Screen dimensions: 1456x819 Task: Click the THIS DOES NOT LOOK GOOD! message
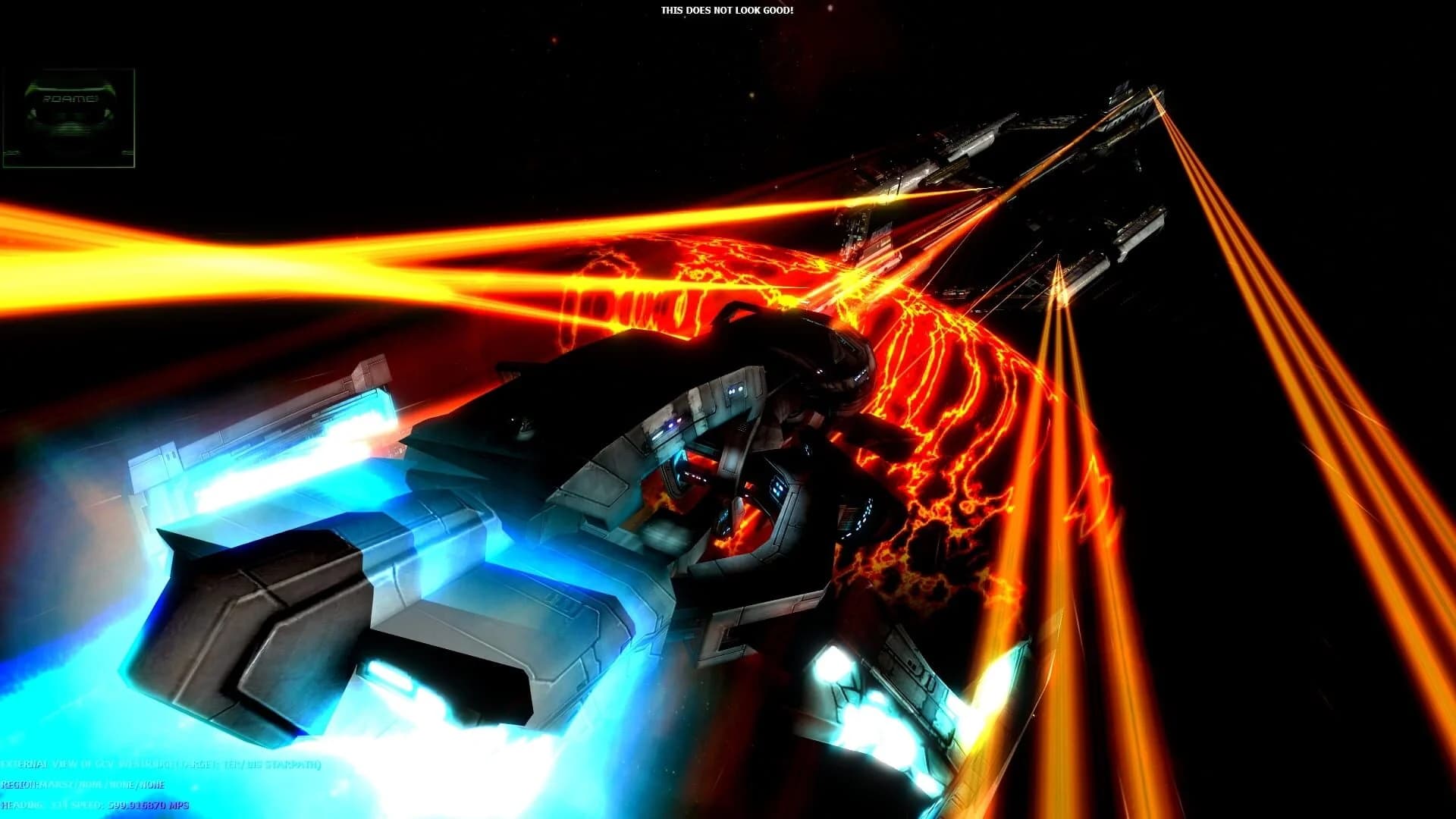pos(726,11)
